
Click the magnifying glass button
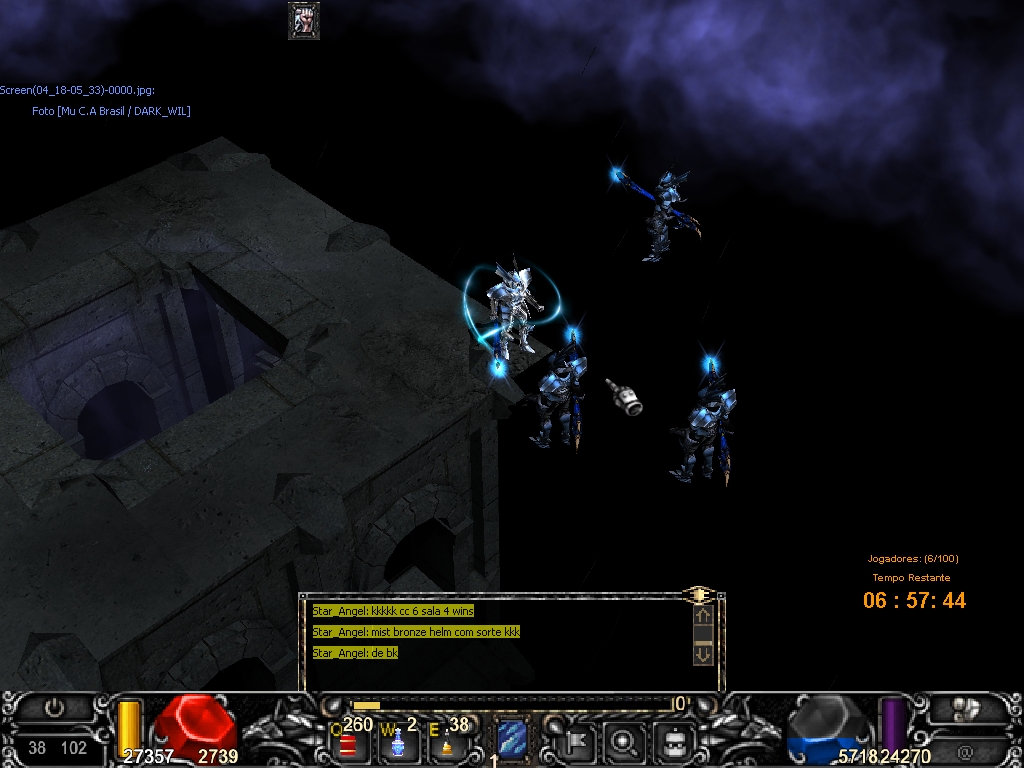626,742
